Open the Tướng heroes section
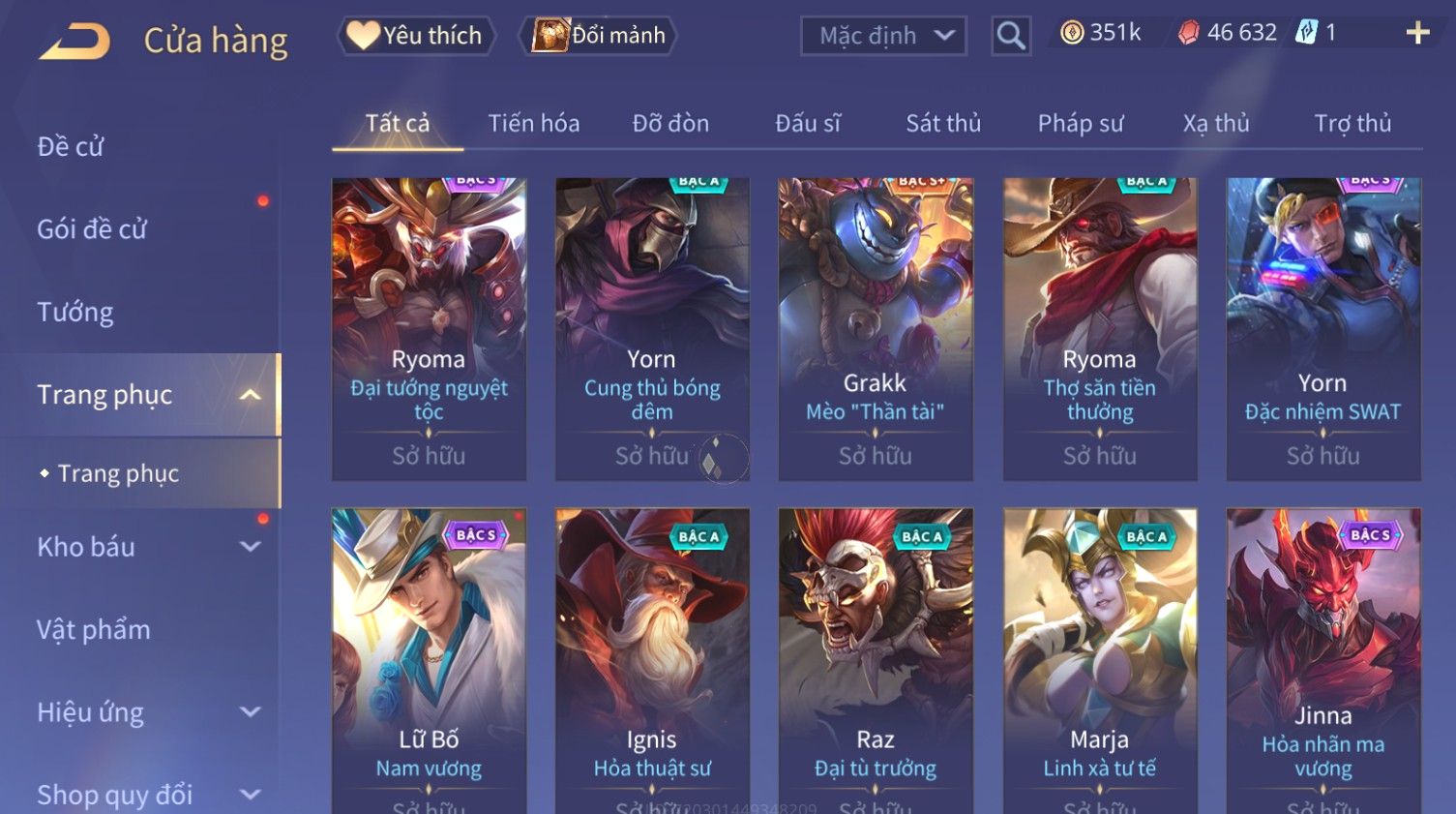Viewport: 1456px width, 814px height. tap(75, 312)
